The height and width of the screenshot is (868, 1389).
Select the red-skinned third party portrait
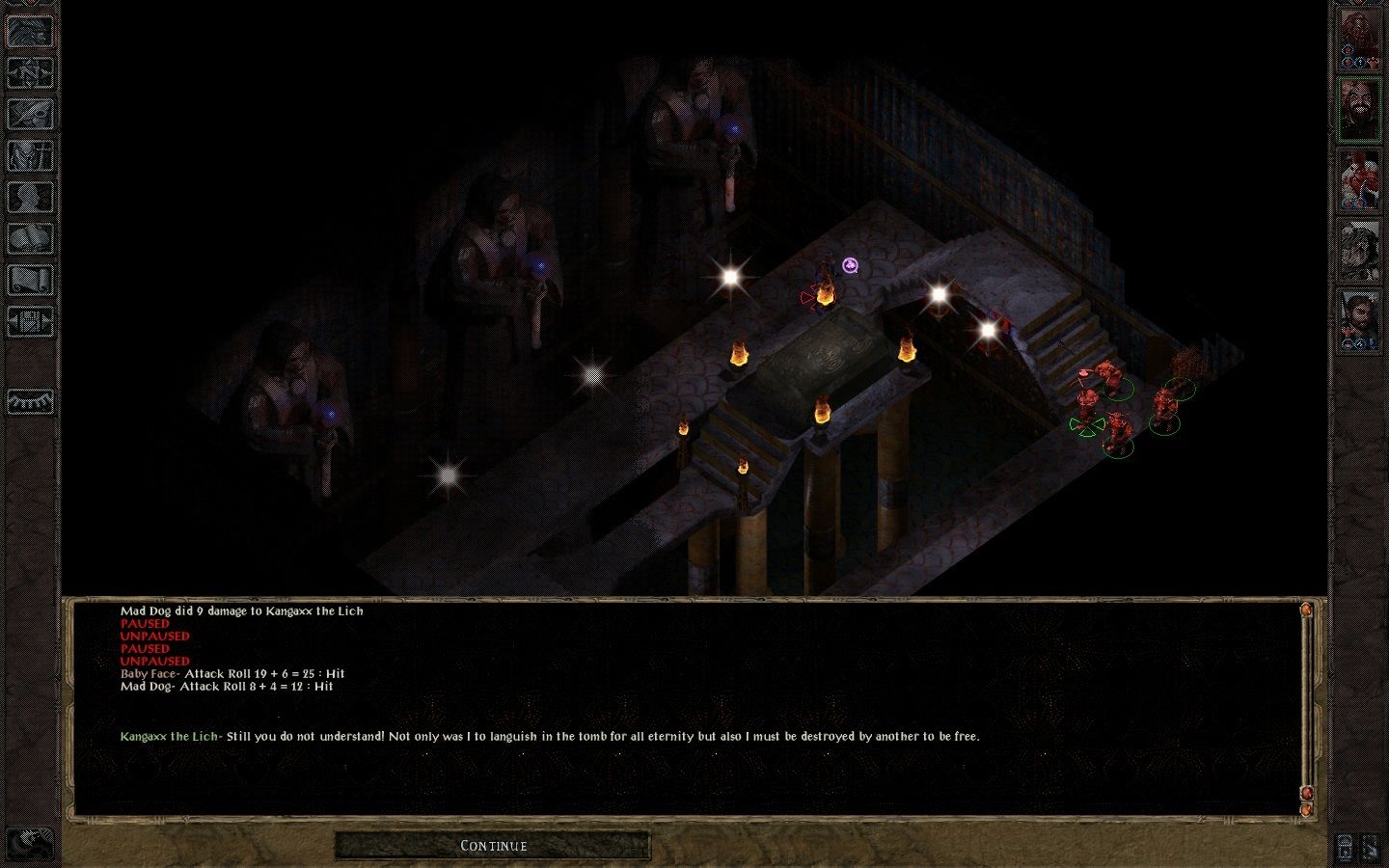pos(1359,179)
